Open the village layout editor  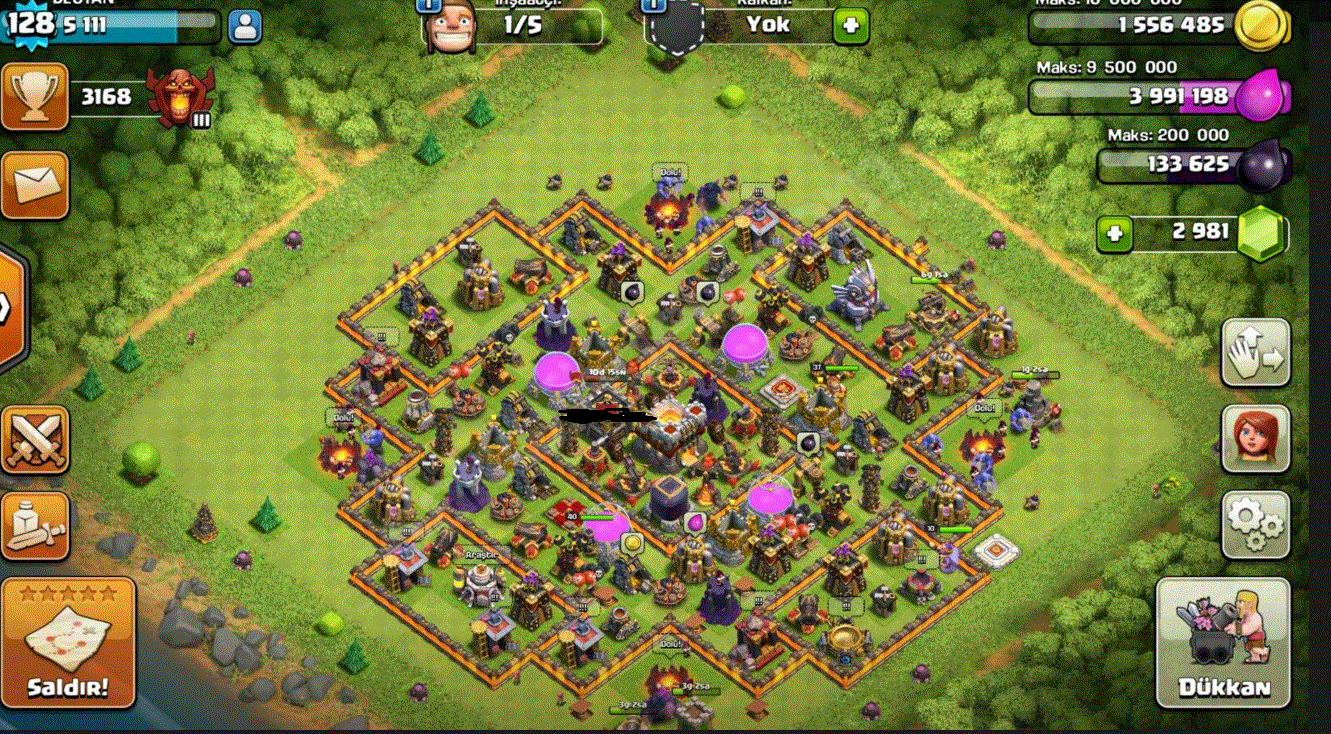tap(1256, 352)
